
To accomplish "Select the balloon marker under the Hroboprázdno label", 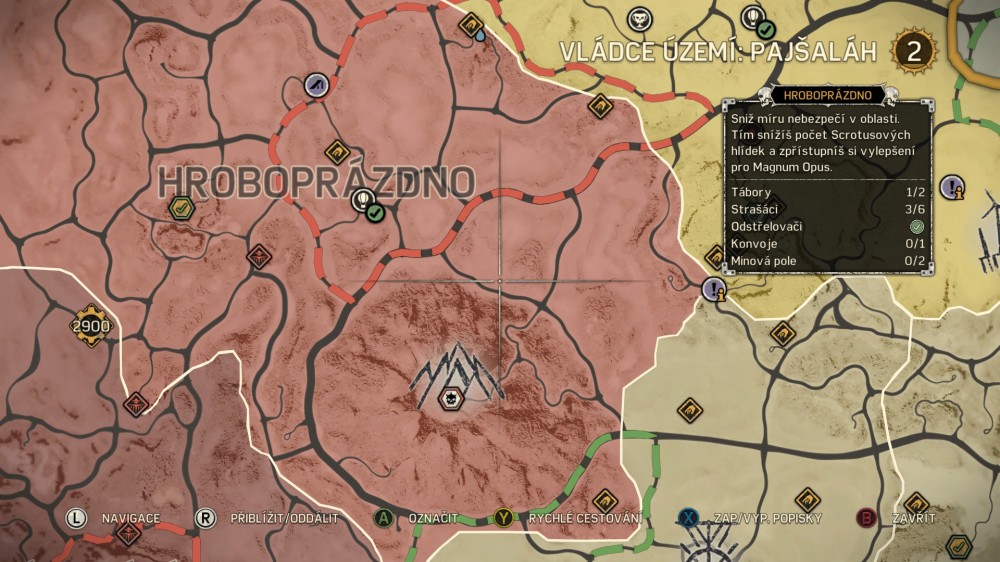I will point(363,202).
